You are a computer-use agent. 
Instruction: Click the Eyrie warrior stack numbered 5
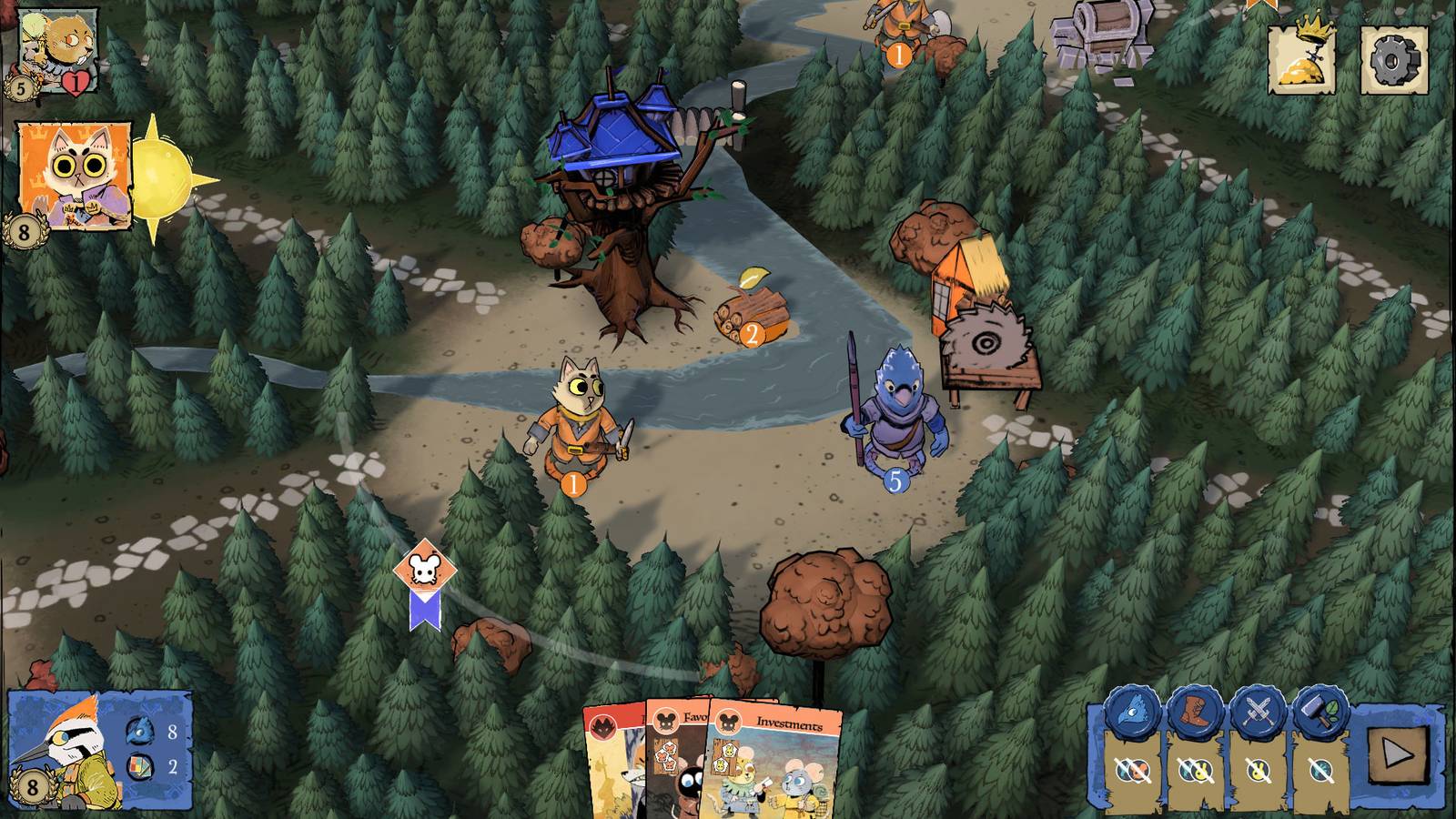coord(895,419)
